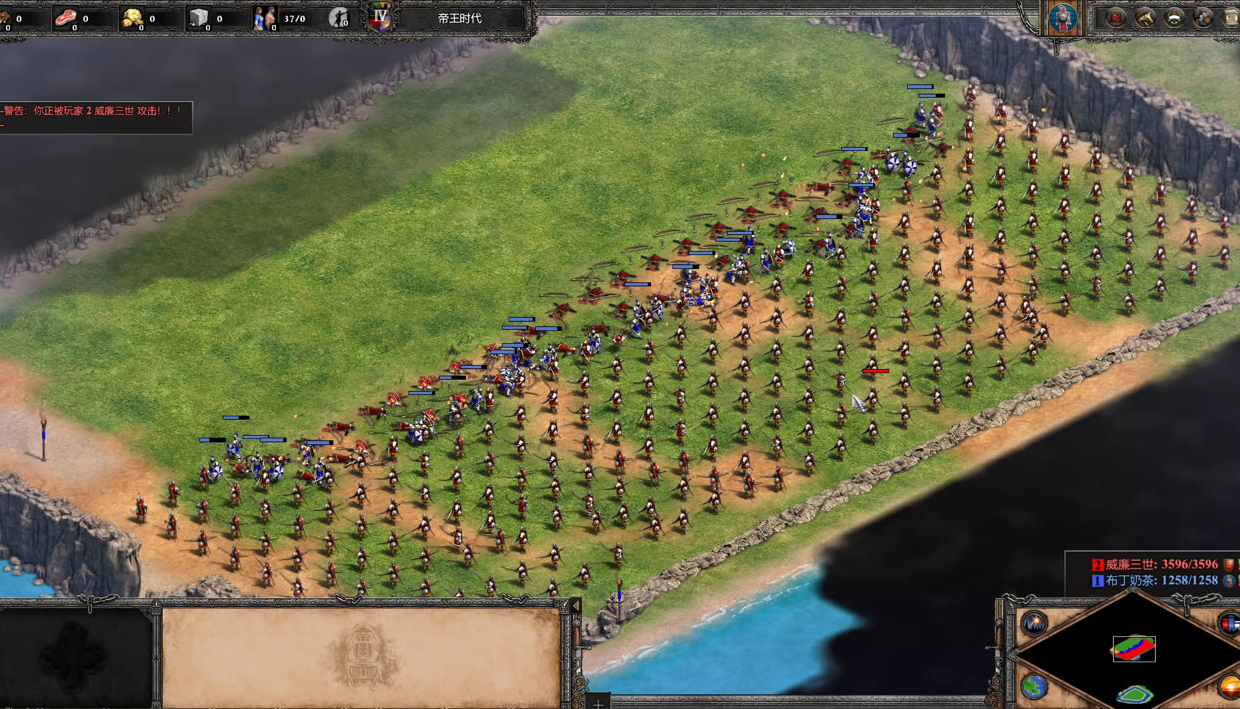Screen dimensions: 1240x709
Task: Click the attack warning notification message
Action: [95, 111]
